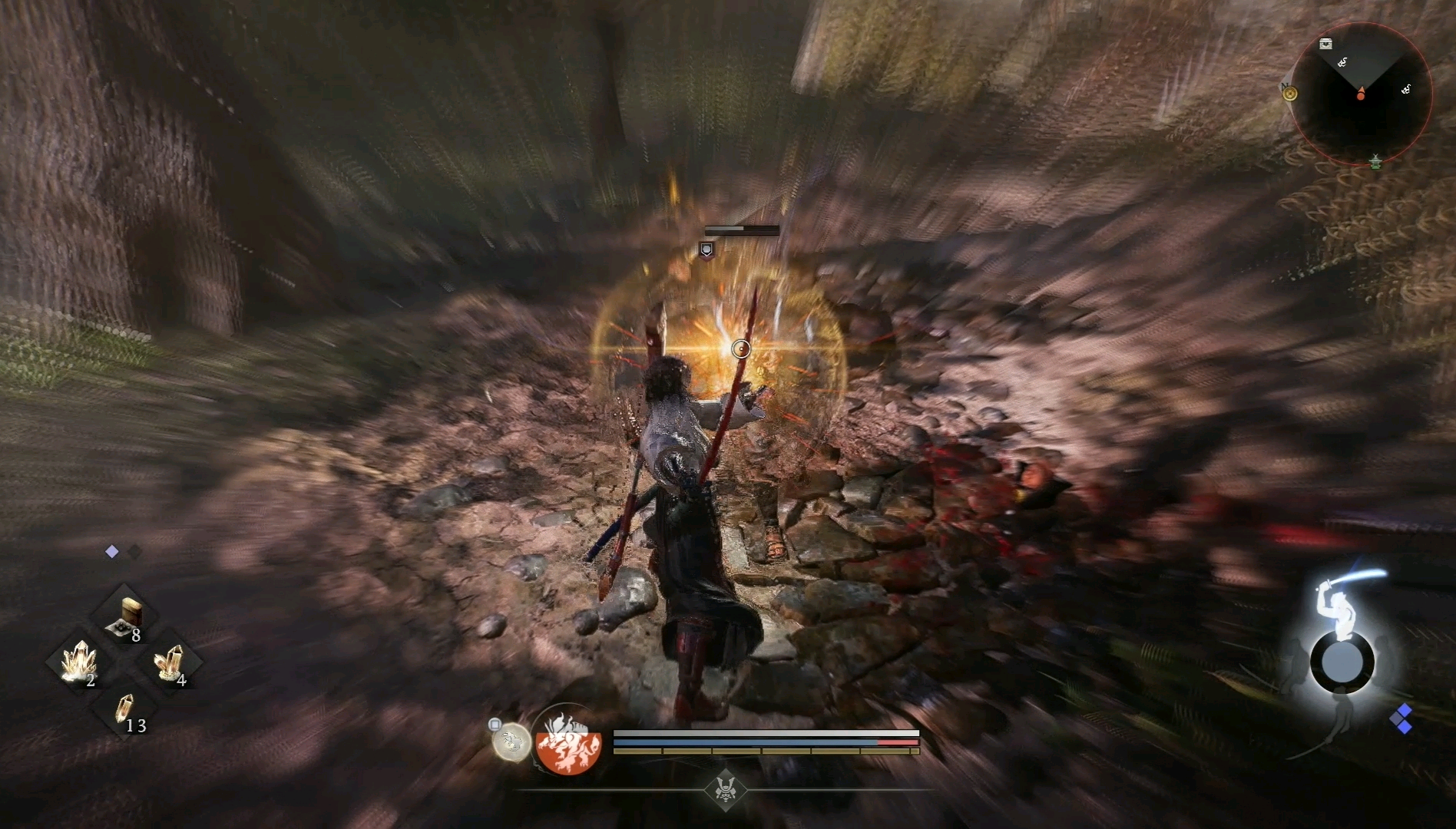1456x829 pixels.
Task: Select the green shrine marker on minimap
Action: tap(1375, 161)
